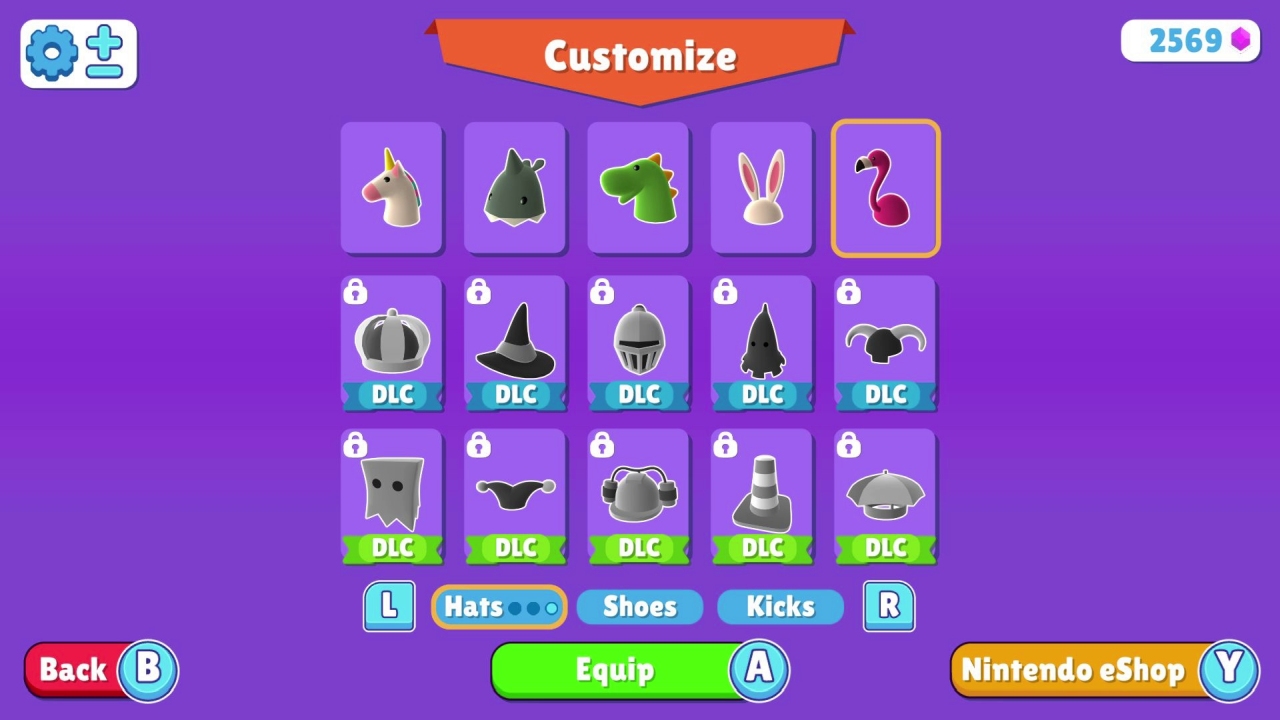Click the locked jester hat DLC item

pyautogui.click(x=514, y=494)
